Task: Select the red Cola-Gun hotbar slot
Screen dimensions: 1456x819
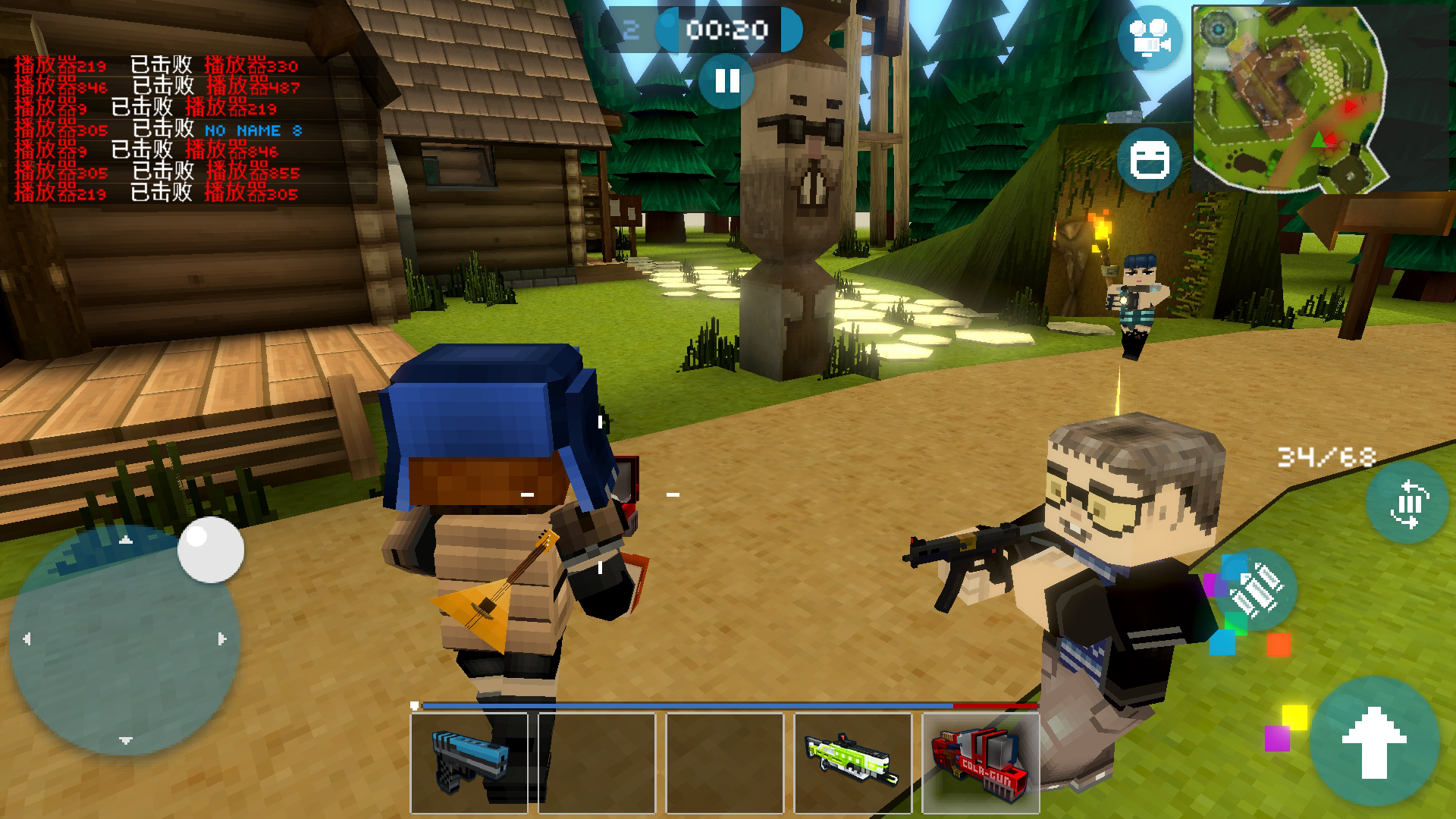Action: tap(981, 762)
